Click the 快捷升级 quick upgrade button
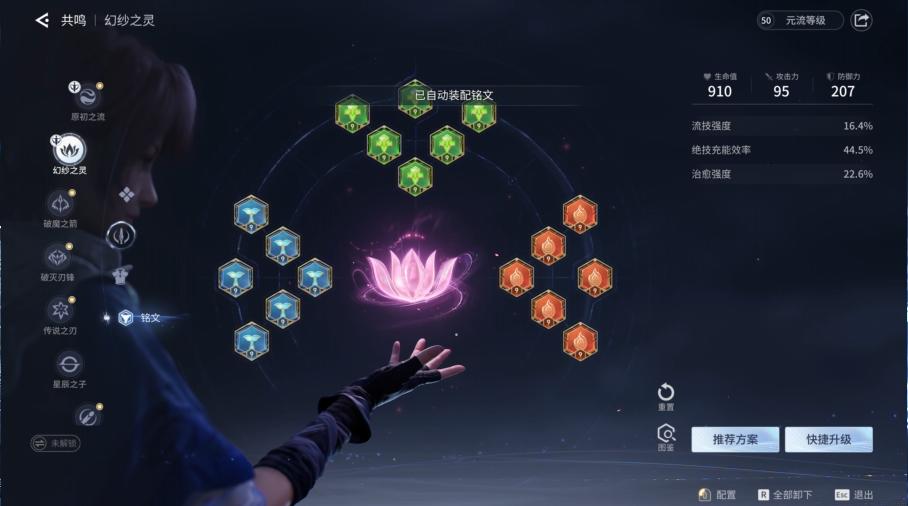The height and width of the screenshot is (506, 908). [x=828, y=440]
